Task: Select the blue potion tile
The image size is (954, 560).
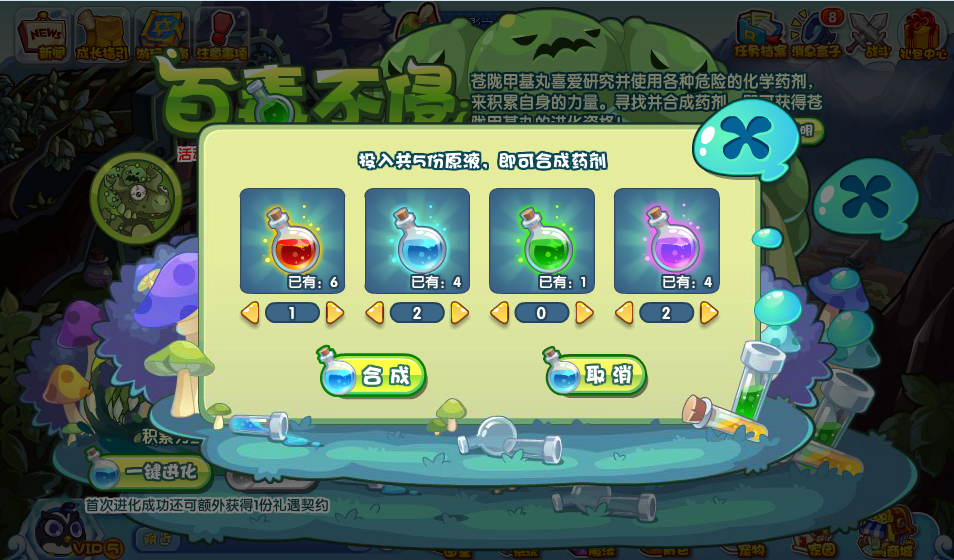Action: 417,241
